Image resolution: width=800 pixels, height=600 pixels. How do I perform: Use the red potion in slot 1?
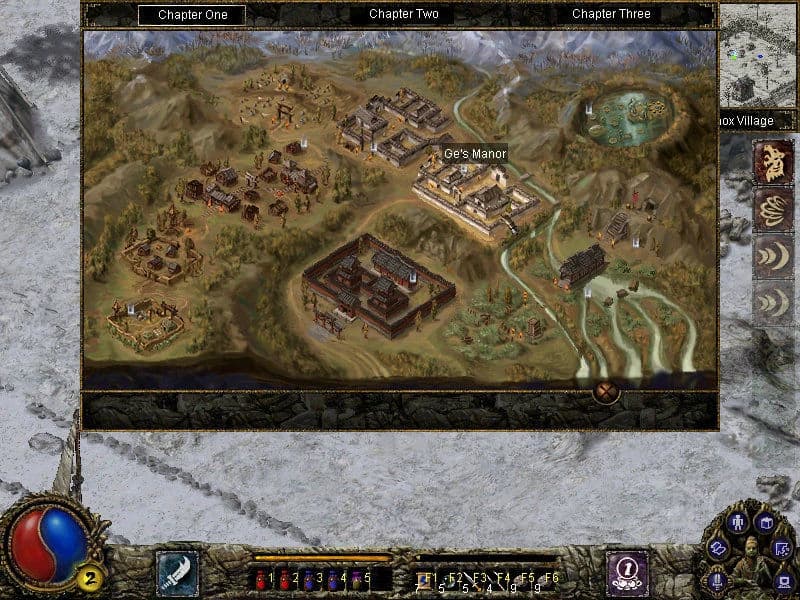(x=264, y=578)
